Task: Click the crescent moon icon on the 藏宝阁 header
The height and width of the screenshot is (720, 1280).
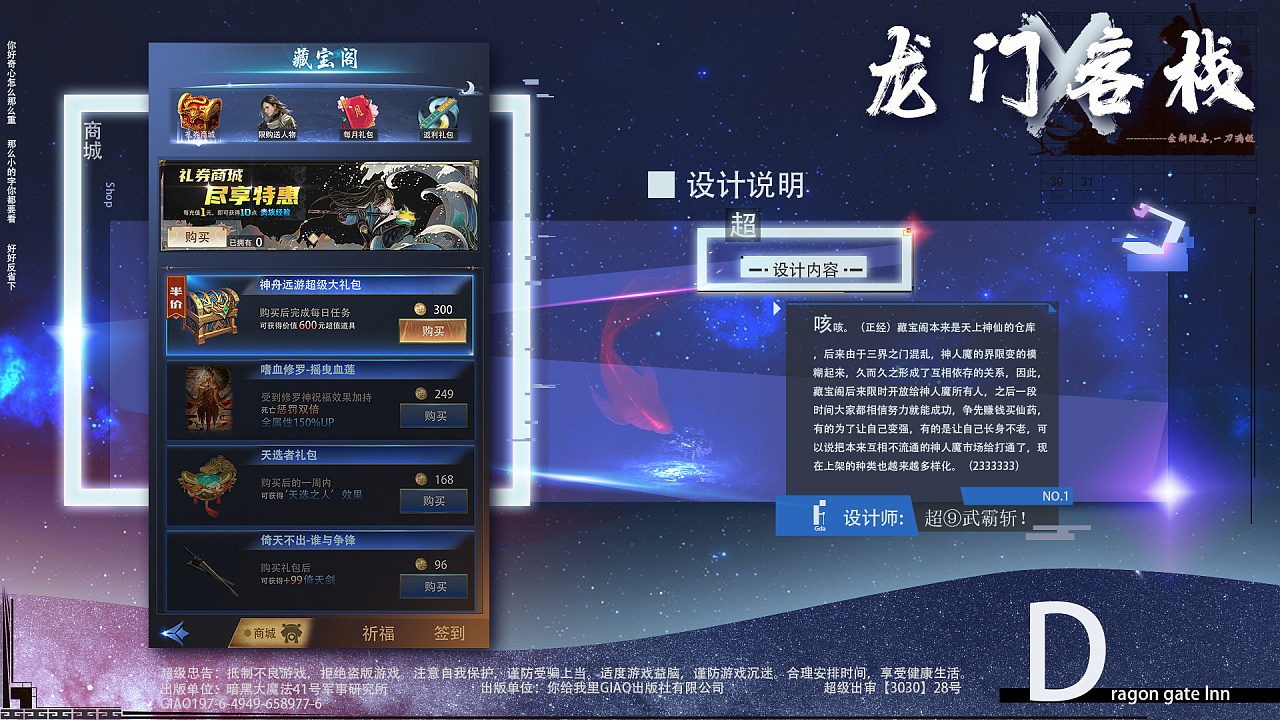Action: (x=472, y=86)
